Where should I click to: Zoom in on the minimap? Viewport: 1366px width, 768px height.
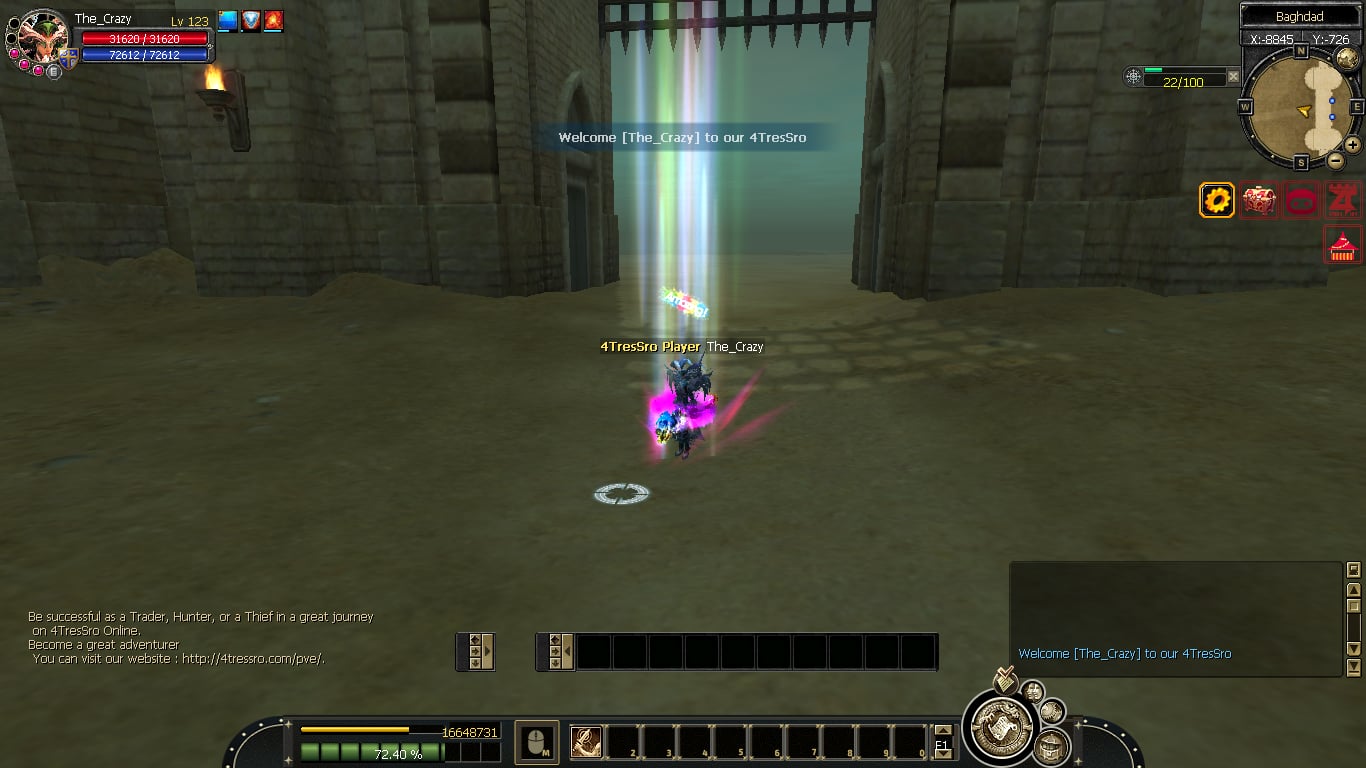tap(1352, 145)
